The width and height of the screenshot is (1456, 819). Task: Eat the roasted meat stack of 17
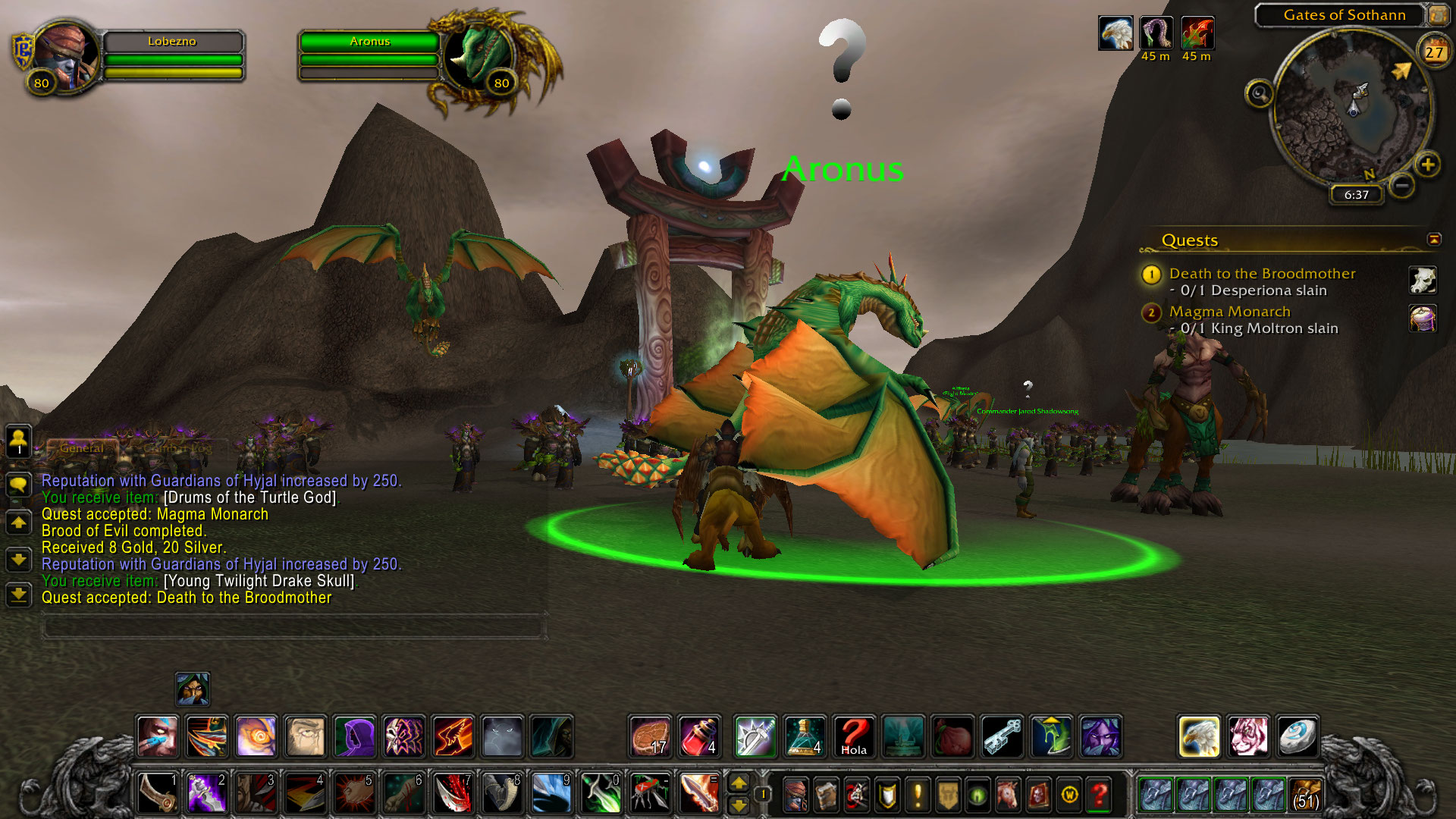pyautogui.click(x=650, y=736)
